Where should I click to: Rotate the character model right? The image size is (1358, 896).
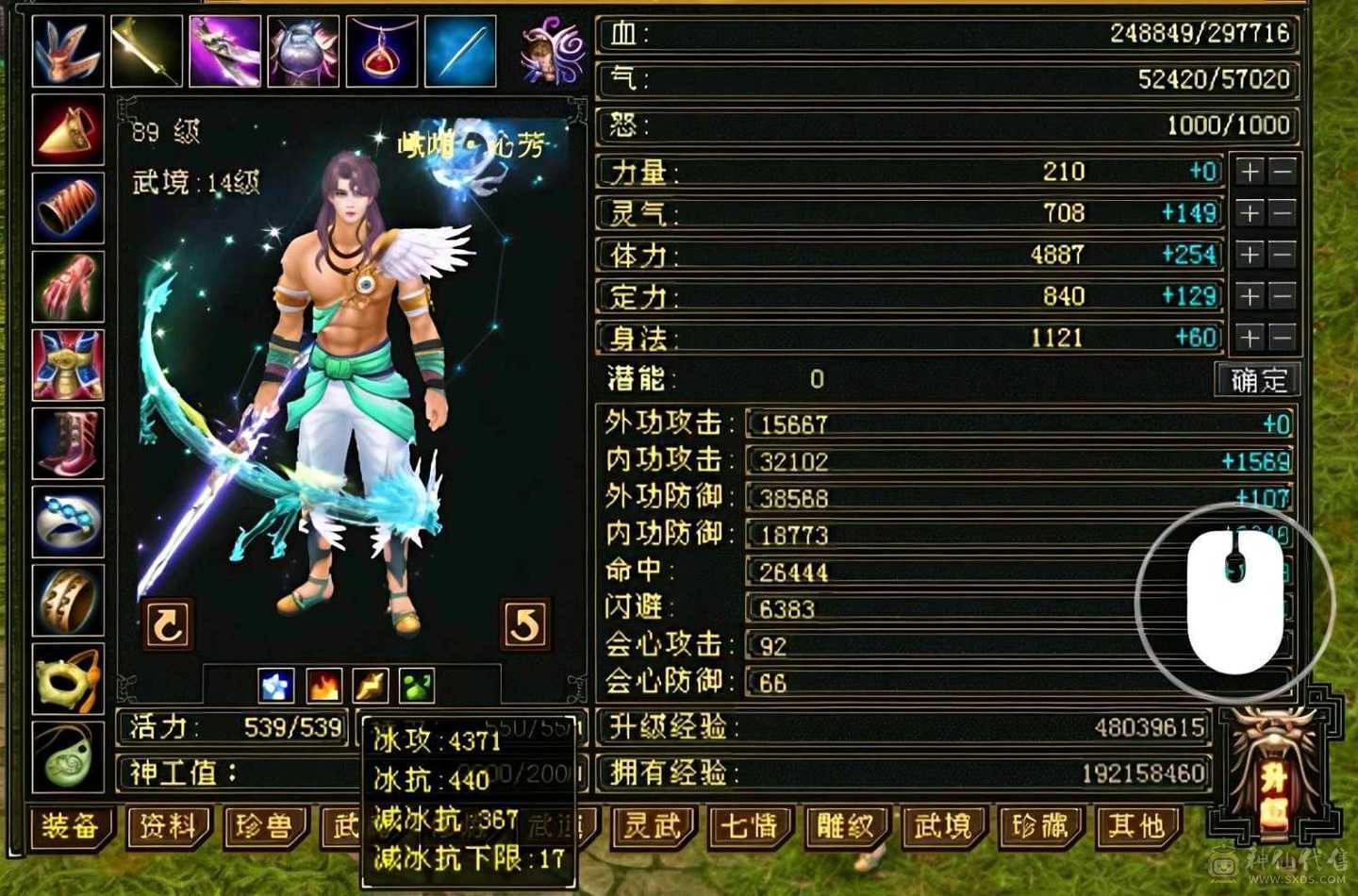(524, 622)
